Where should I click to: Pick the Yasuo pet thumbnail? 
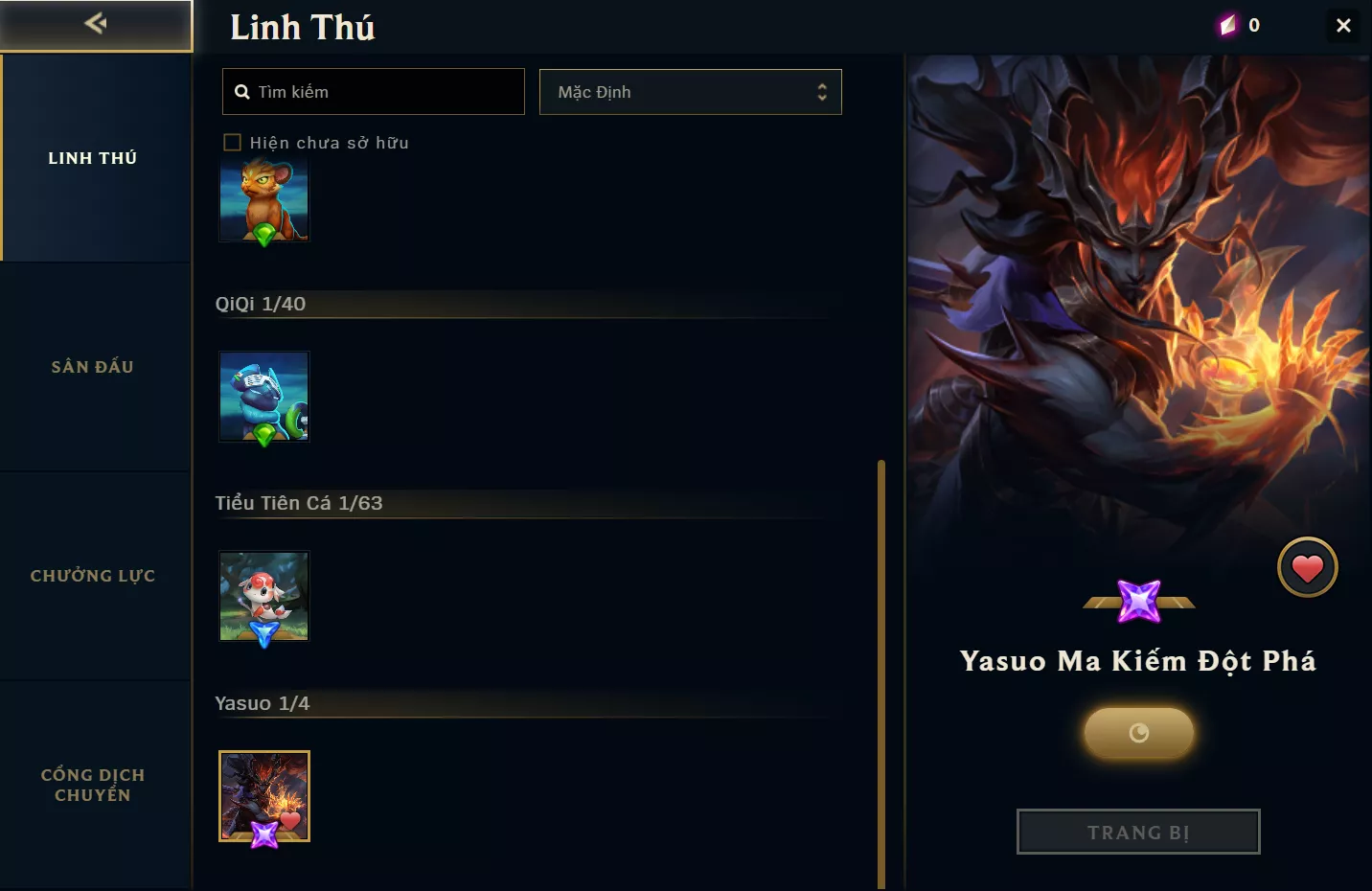click(264, 796)
